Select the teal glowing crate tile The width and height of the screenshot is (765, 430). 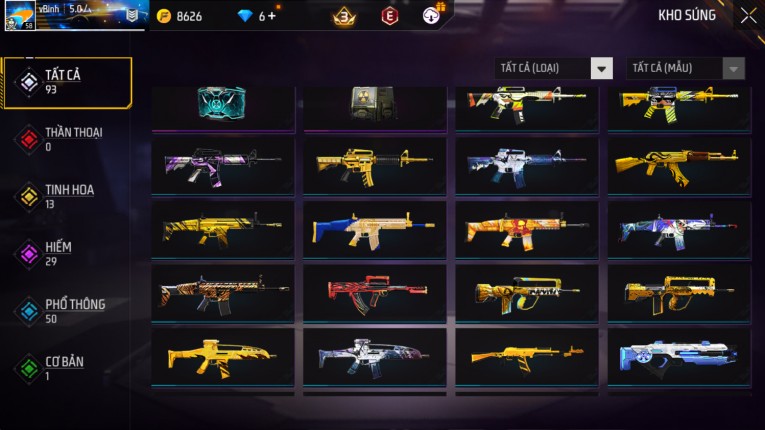[223, 104]
